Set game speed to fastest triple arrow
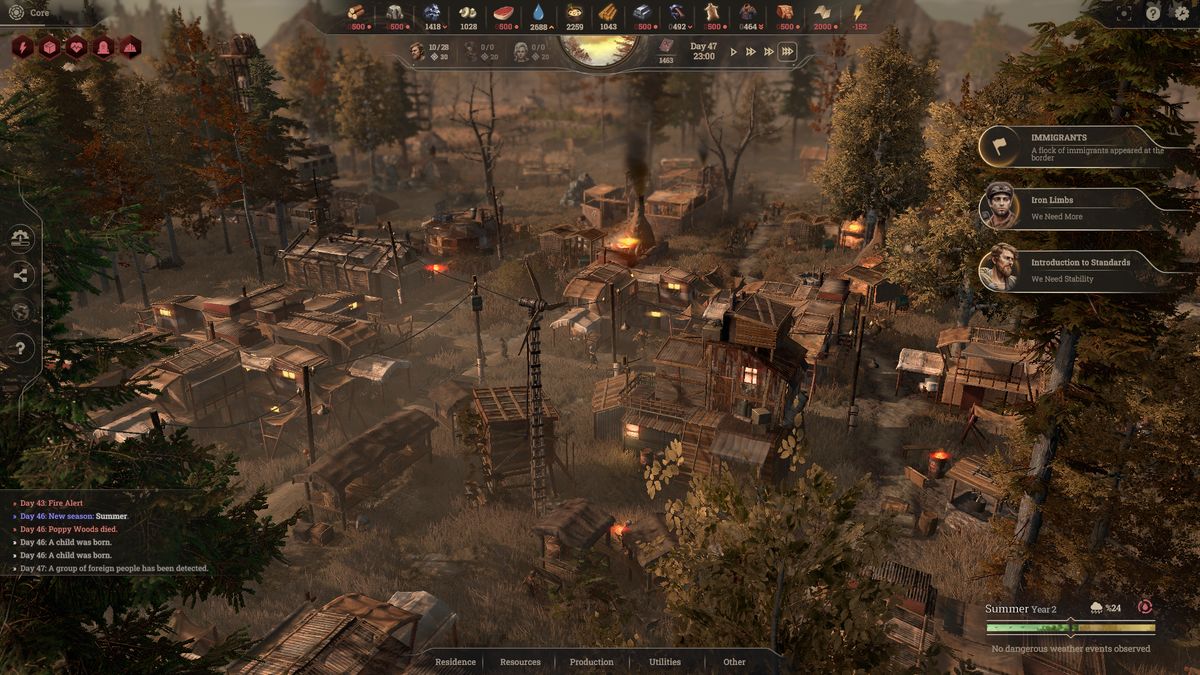 (x=788, y=52)
